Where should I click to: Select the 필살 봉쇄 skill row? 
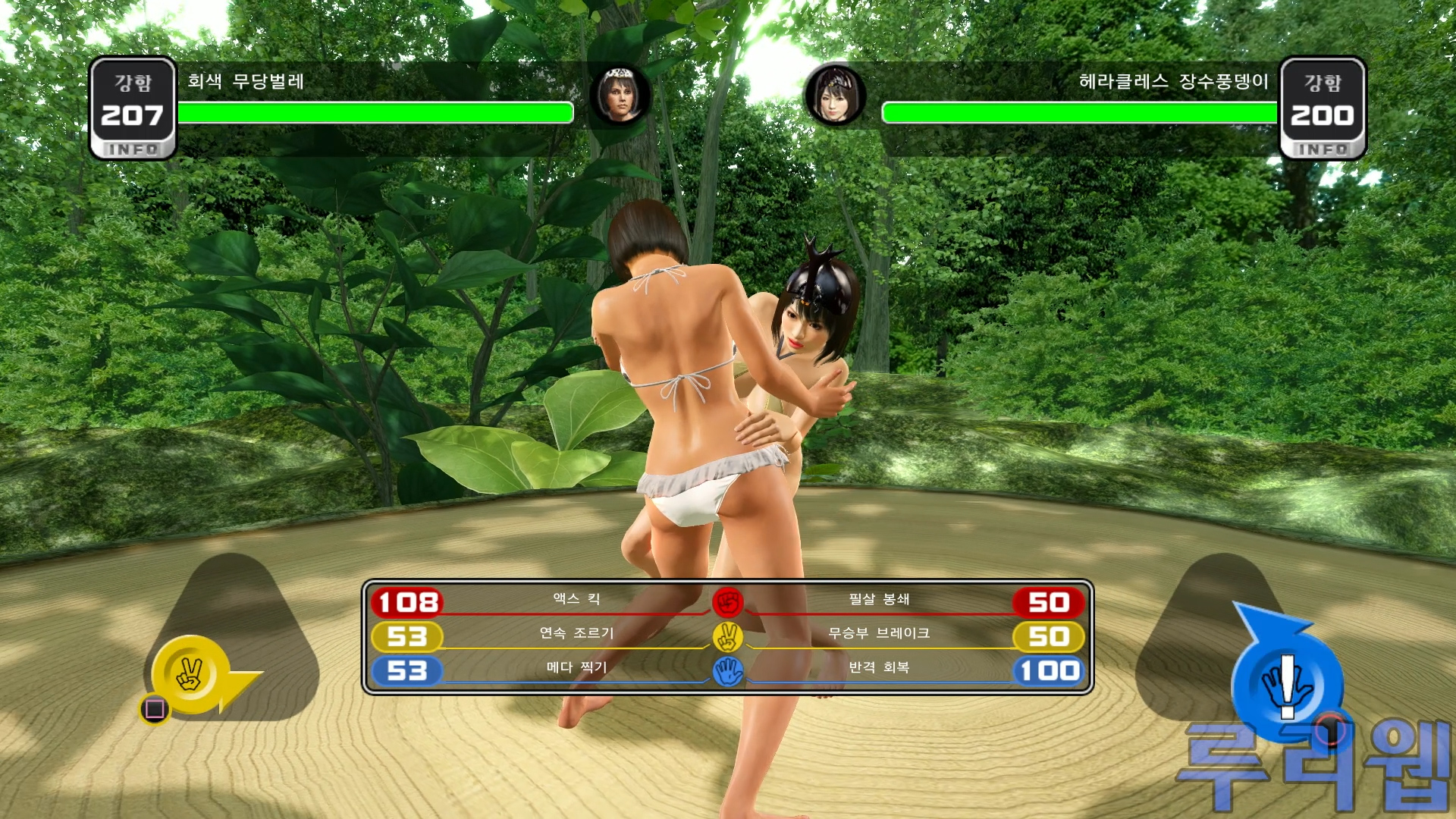tap(879, 599)
